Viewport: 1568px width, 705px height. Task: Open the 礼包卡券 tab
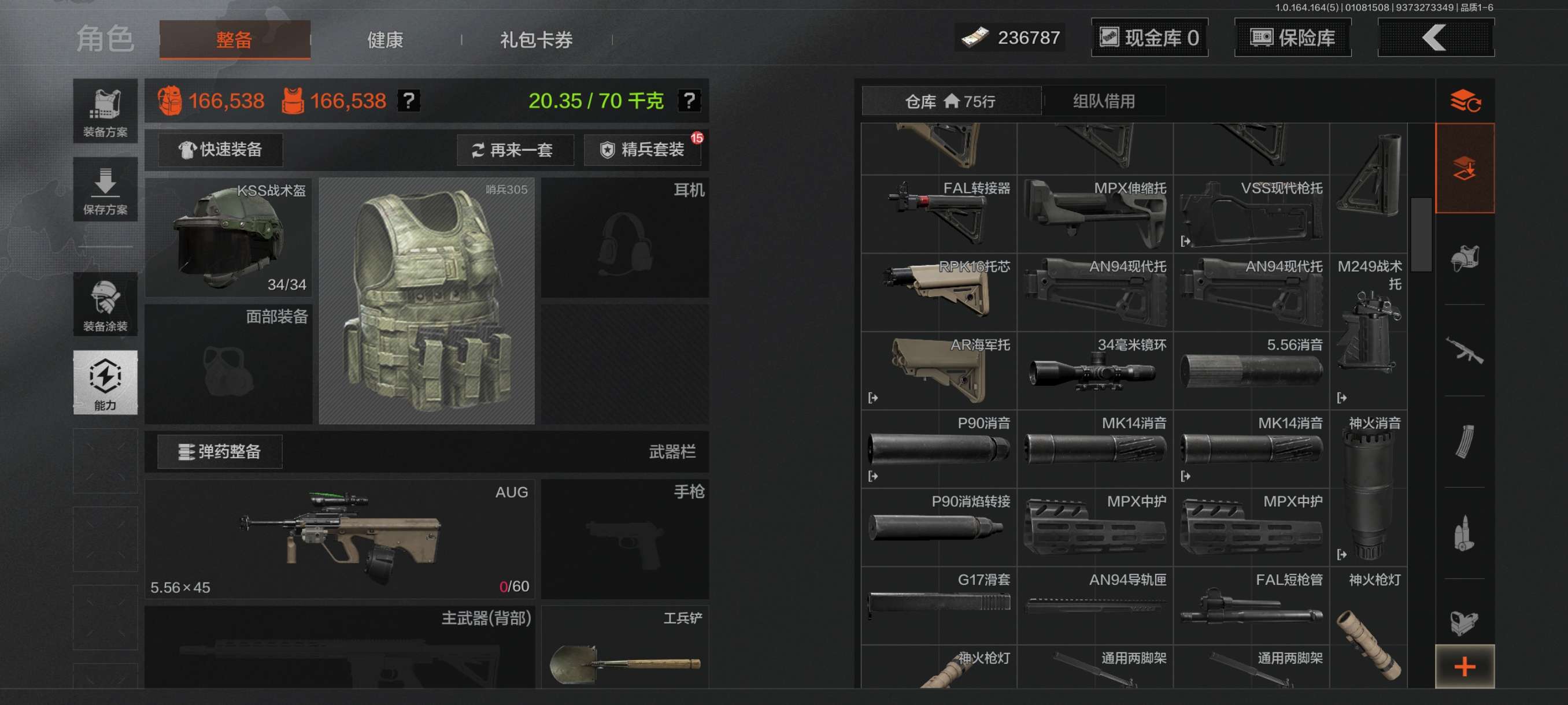click(x=535, y=40)
